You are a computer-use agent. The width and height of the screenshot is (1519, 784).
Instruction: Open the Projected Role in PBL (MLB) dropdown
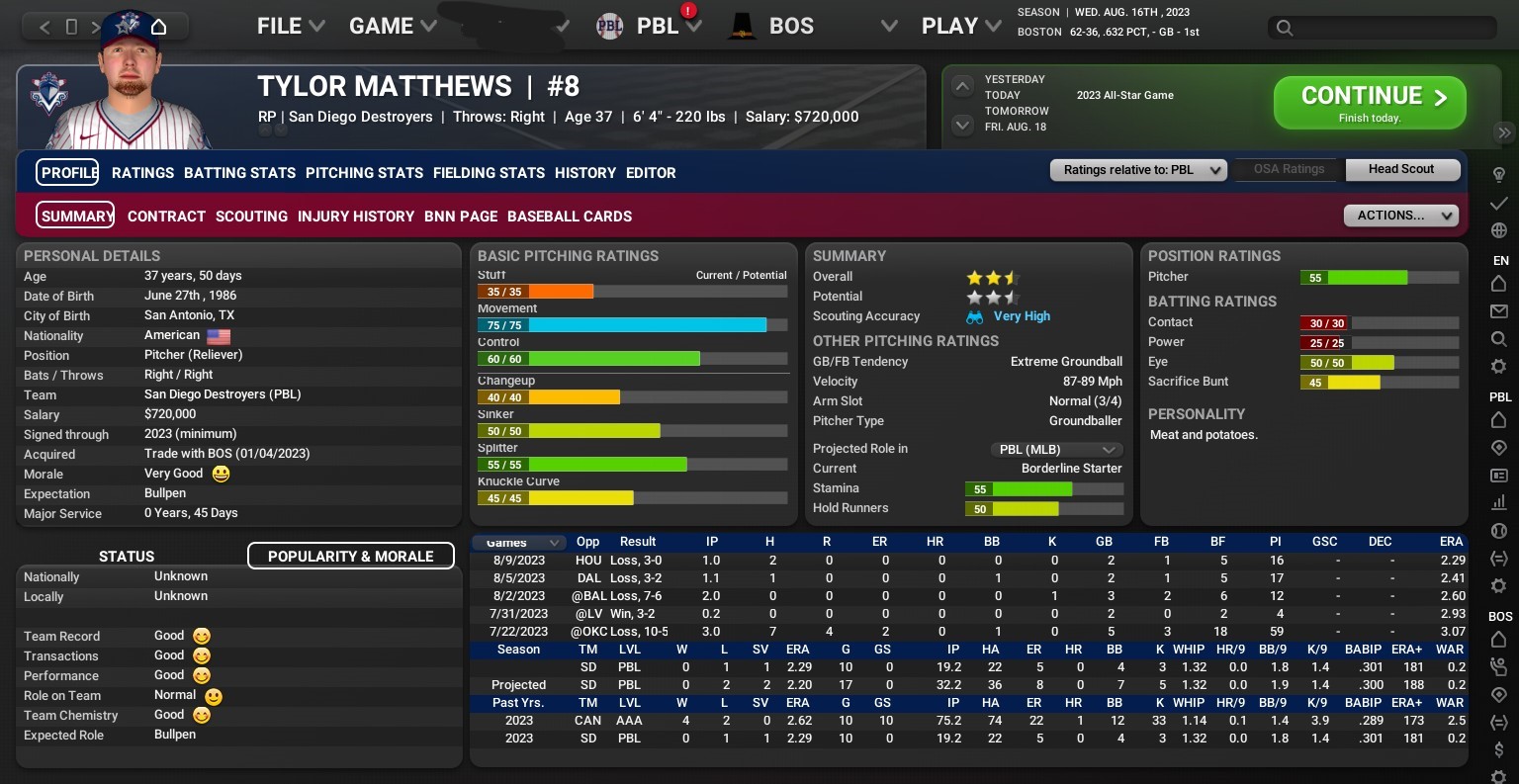point(1057,450)
